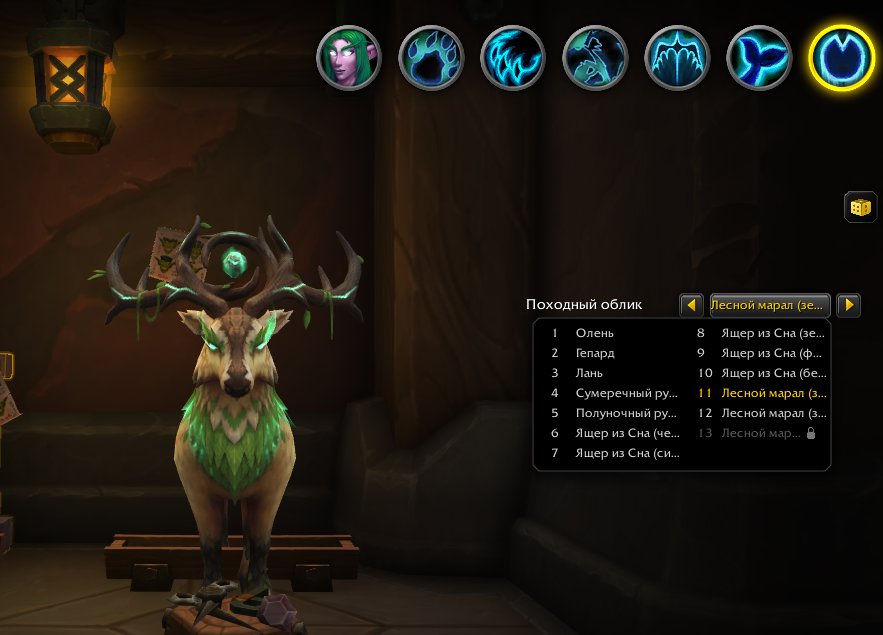Screen dimensions: 883x635
Task: Select the night elf face icon
Action: [349, 57]
